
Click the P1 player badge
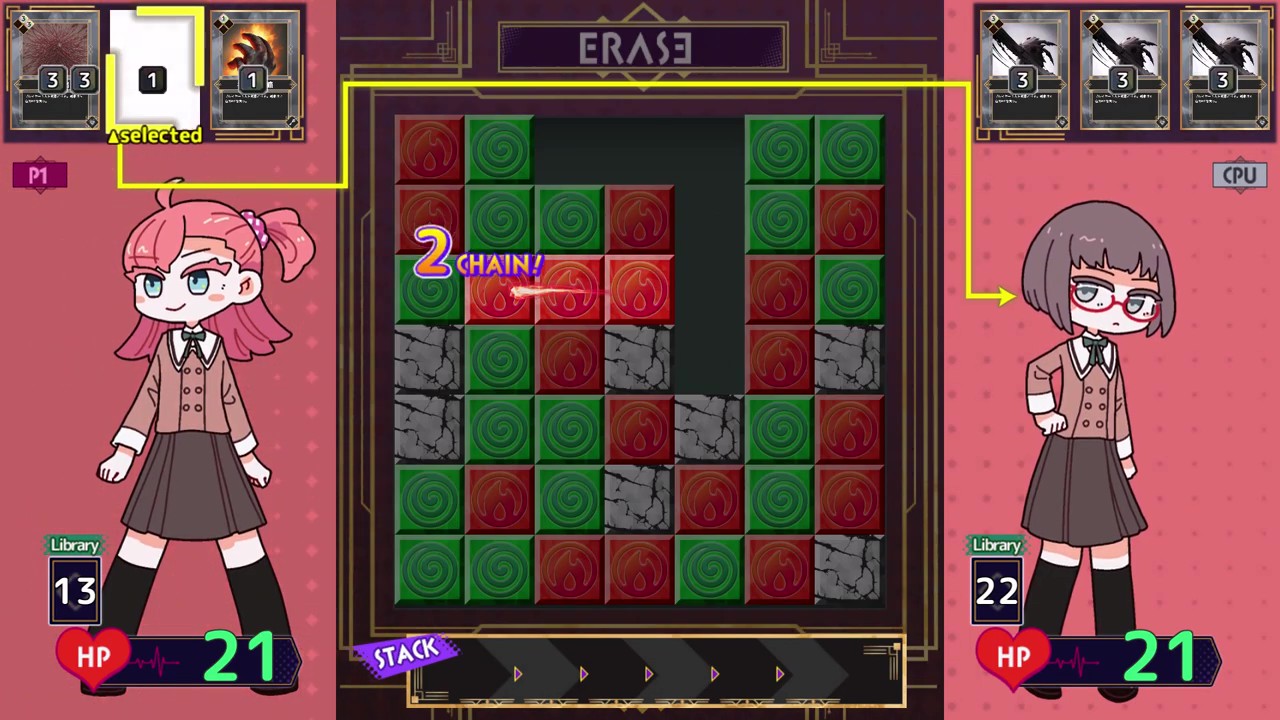coord(38,175)
